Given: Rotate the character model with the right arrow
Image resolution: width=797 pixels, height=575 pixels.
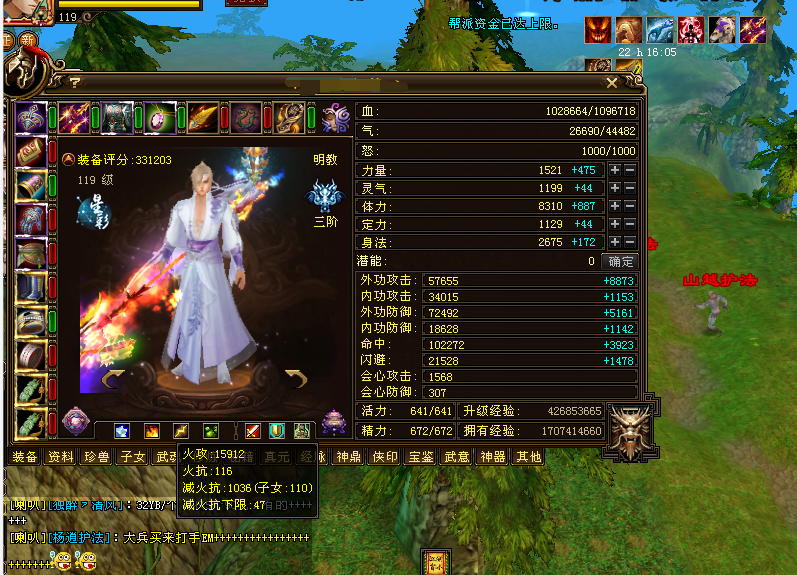Looking at the screenshot, I should (296, 378).
